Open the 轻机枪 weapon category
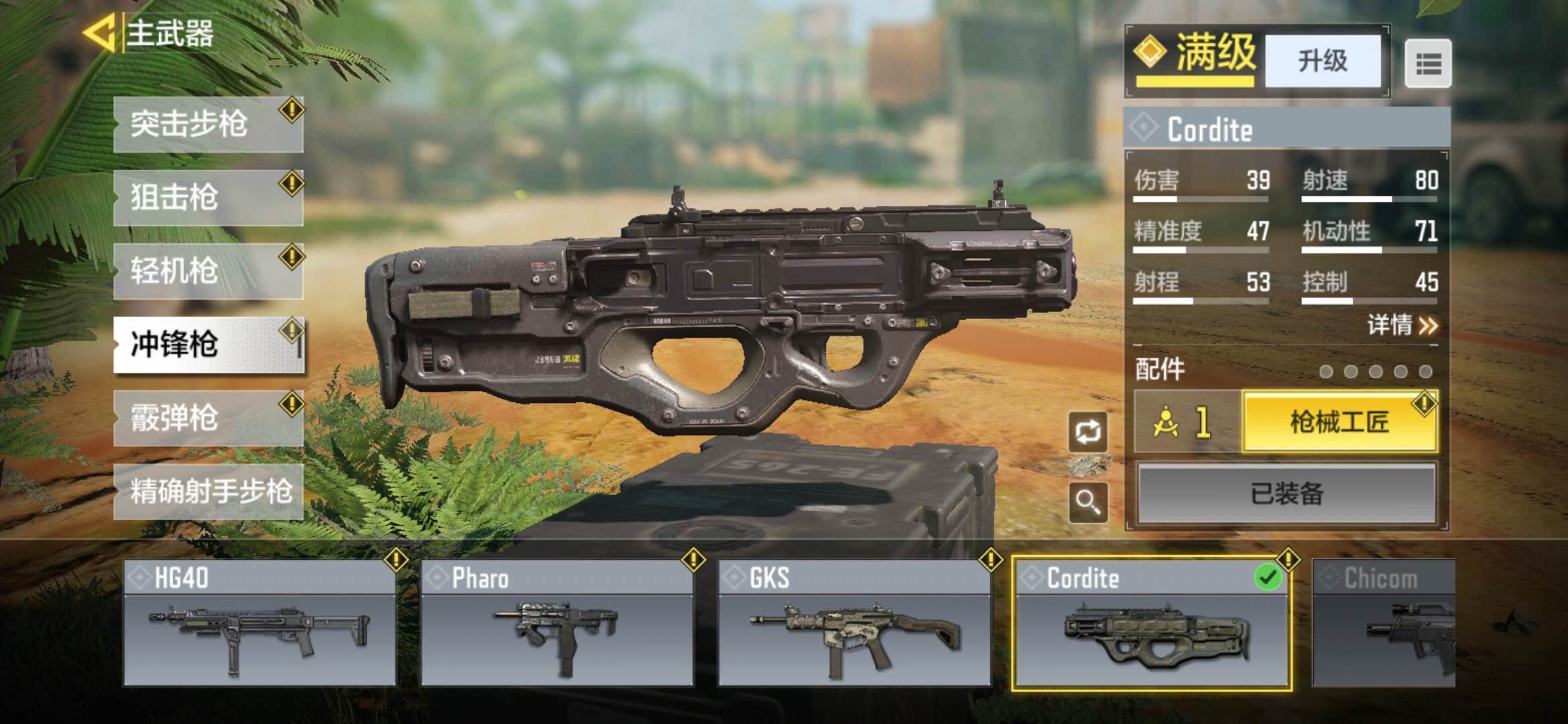This screenshot has width=1568, height=724. click(208, 271)
